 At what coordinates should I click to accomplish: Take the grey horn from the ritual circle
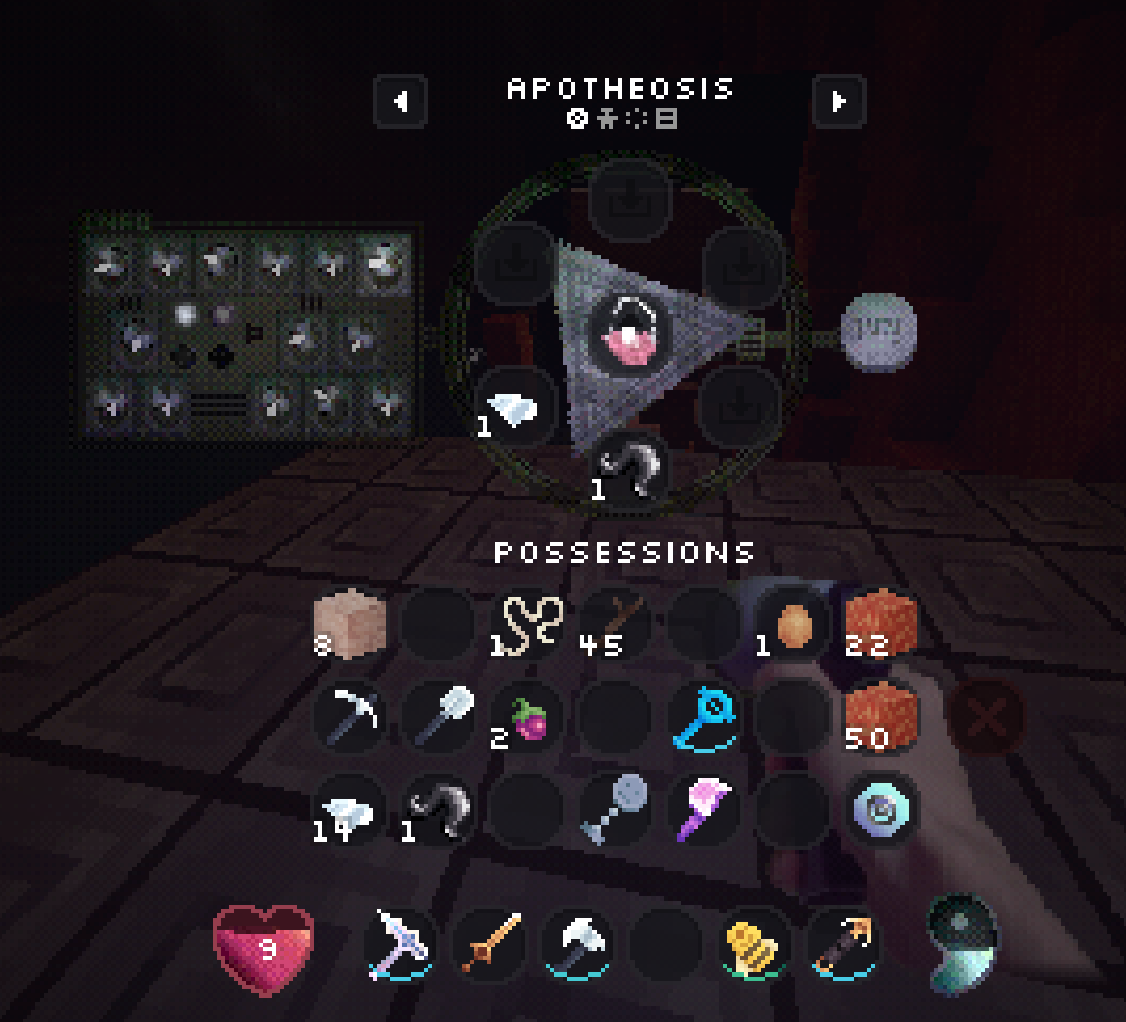(630, 469)
